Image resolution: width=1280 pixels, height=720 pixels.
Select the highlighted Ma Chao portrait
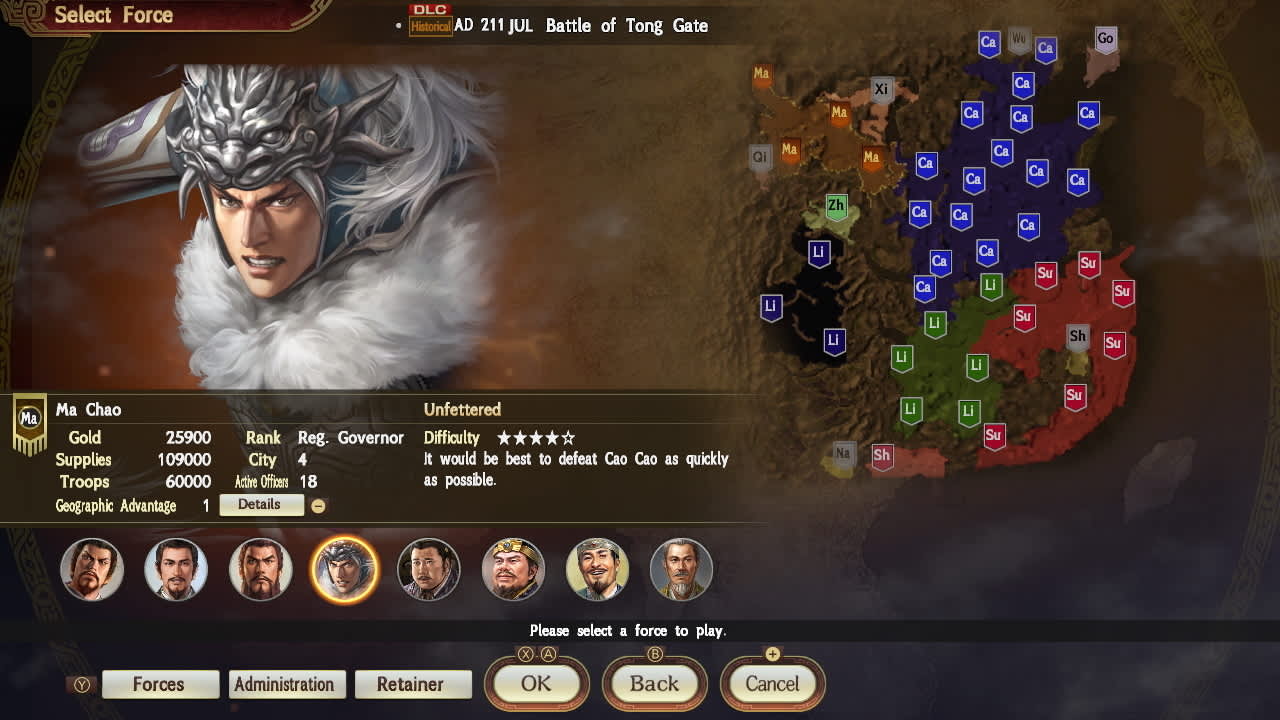345,569
